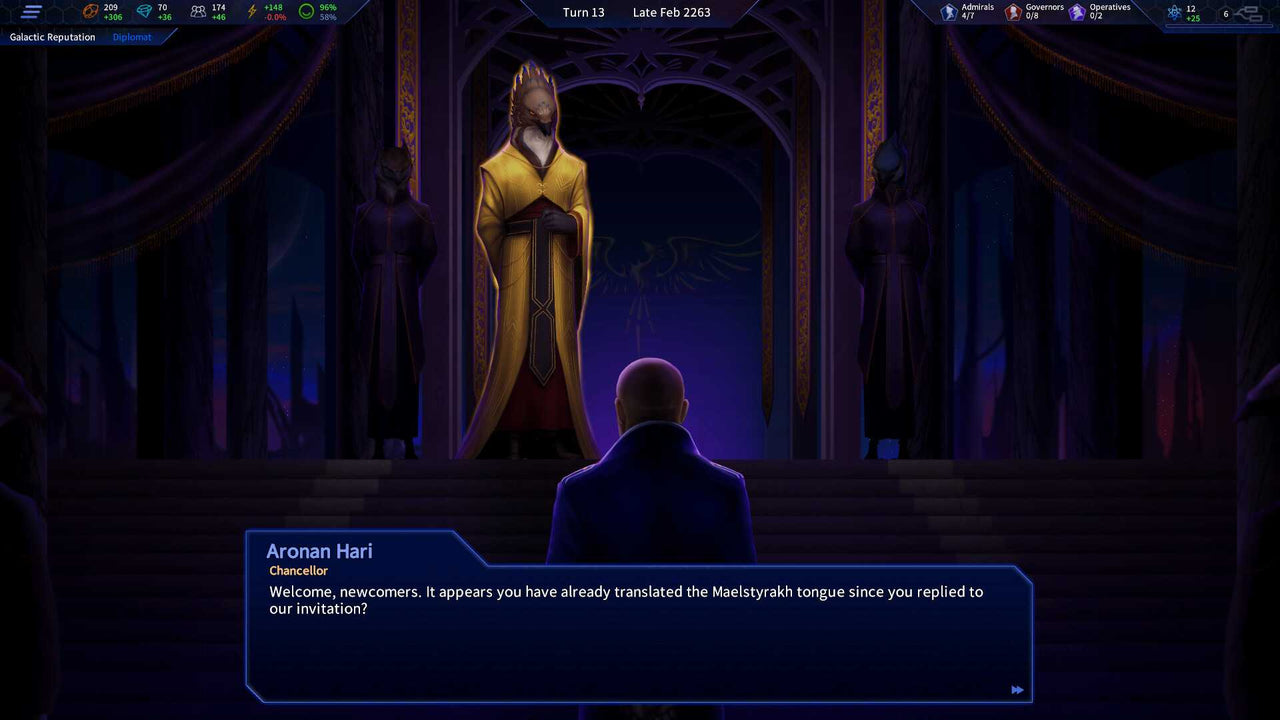Open the Operatives panel icon
The image size is (1280, 720).
(x=1075, y=11)
